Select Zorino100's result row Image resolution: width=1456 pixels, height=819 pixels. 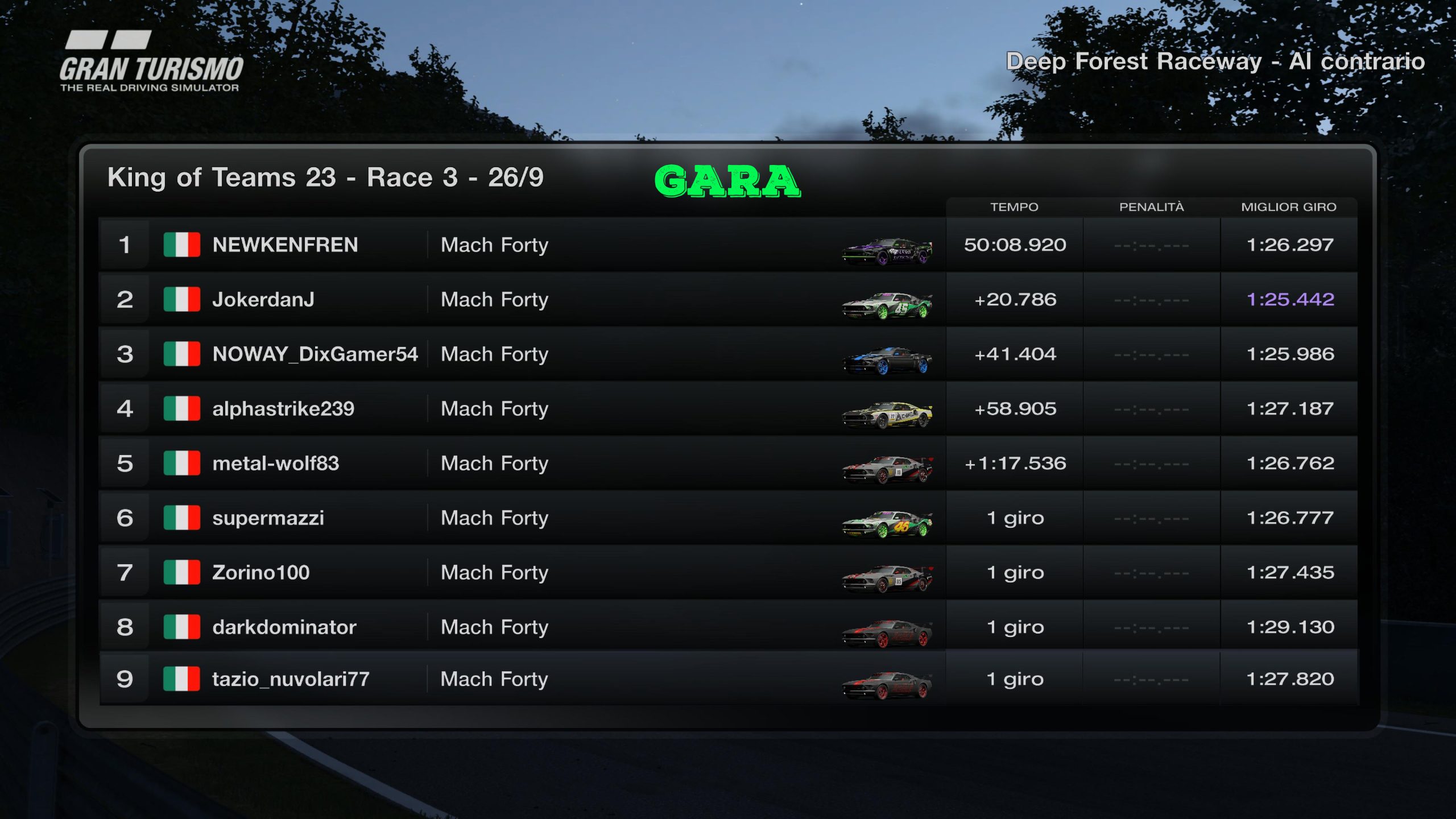260,572
